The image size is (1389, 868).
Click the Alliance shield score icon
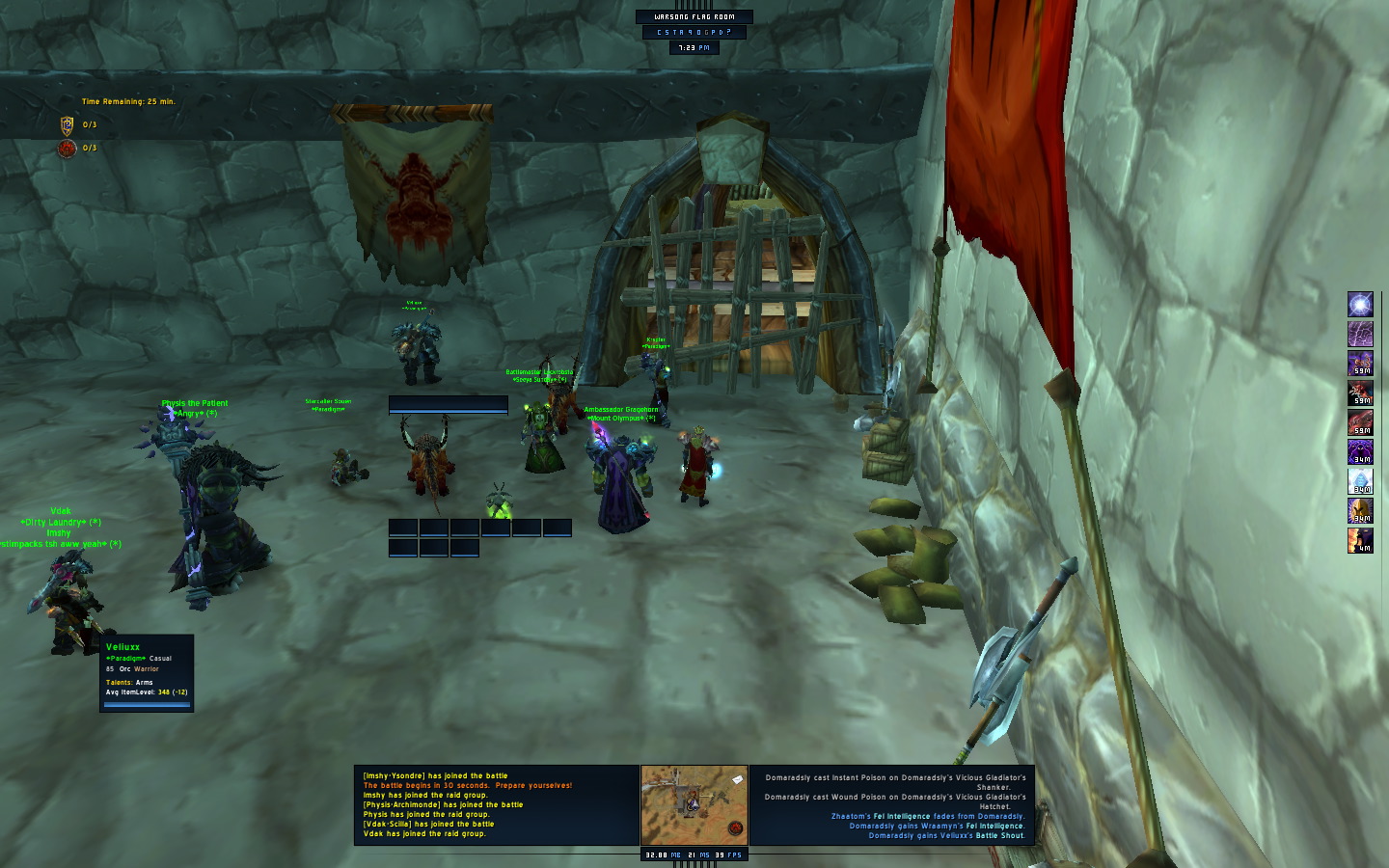click(x=68, y=124)
